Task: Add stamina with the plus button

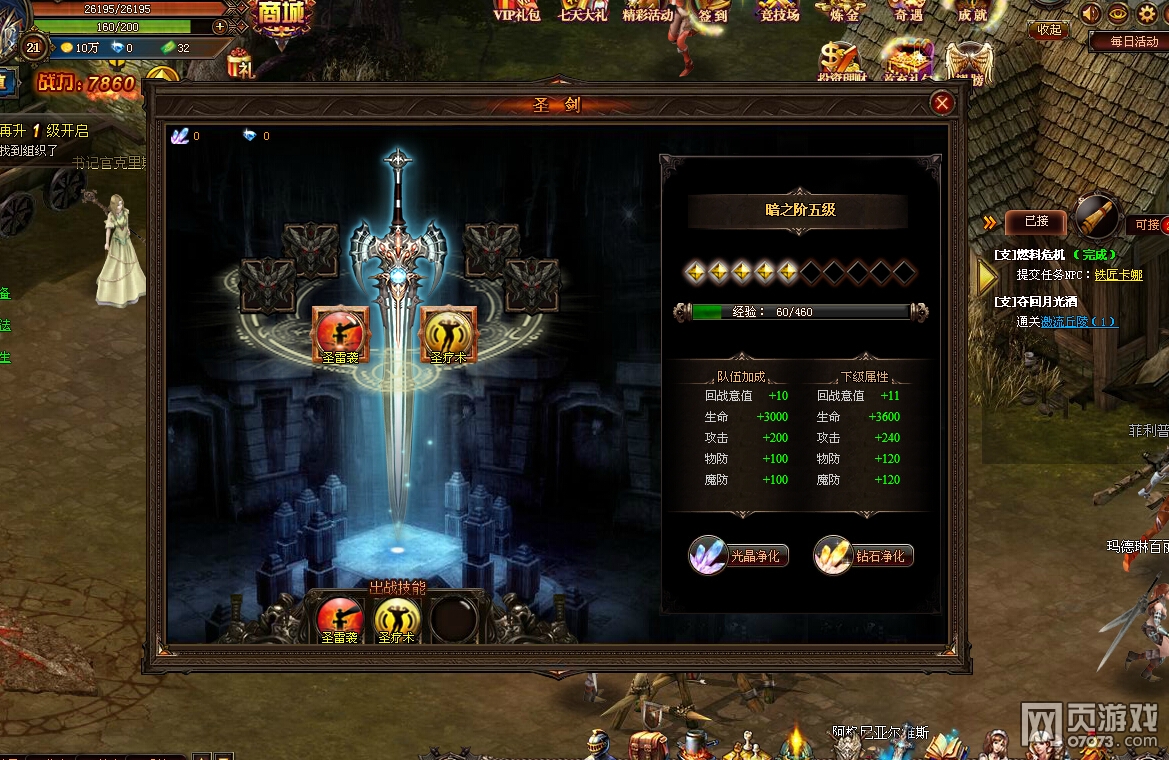Action: [220, 27]
